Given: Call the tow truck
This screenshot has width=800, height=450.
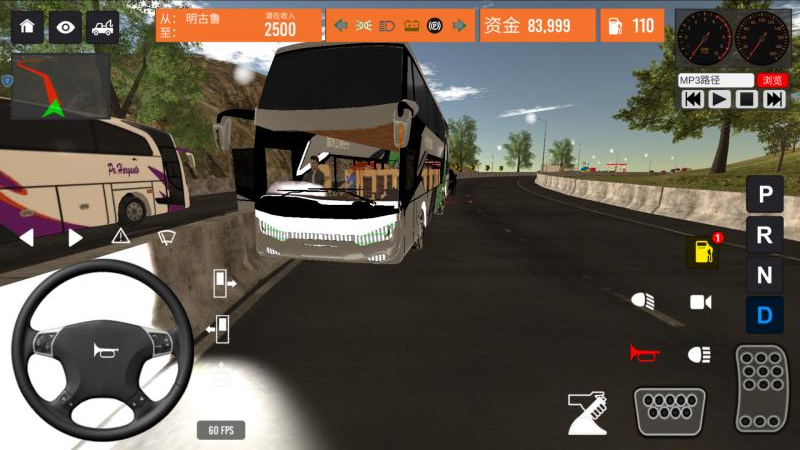Looking at the screenshot, I should click(102, 26).
